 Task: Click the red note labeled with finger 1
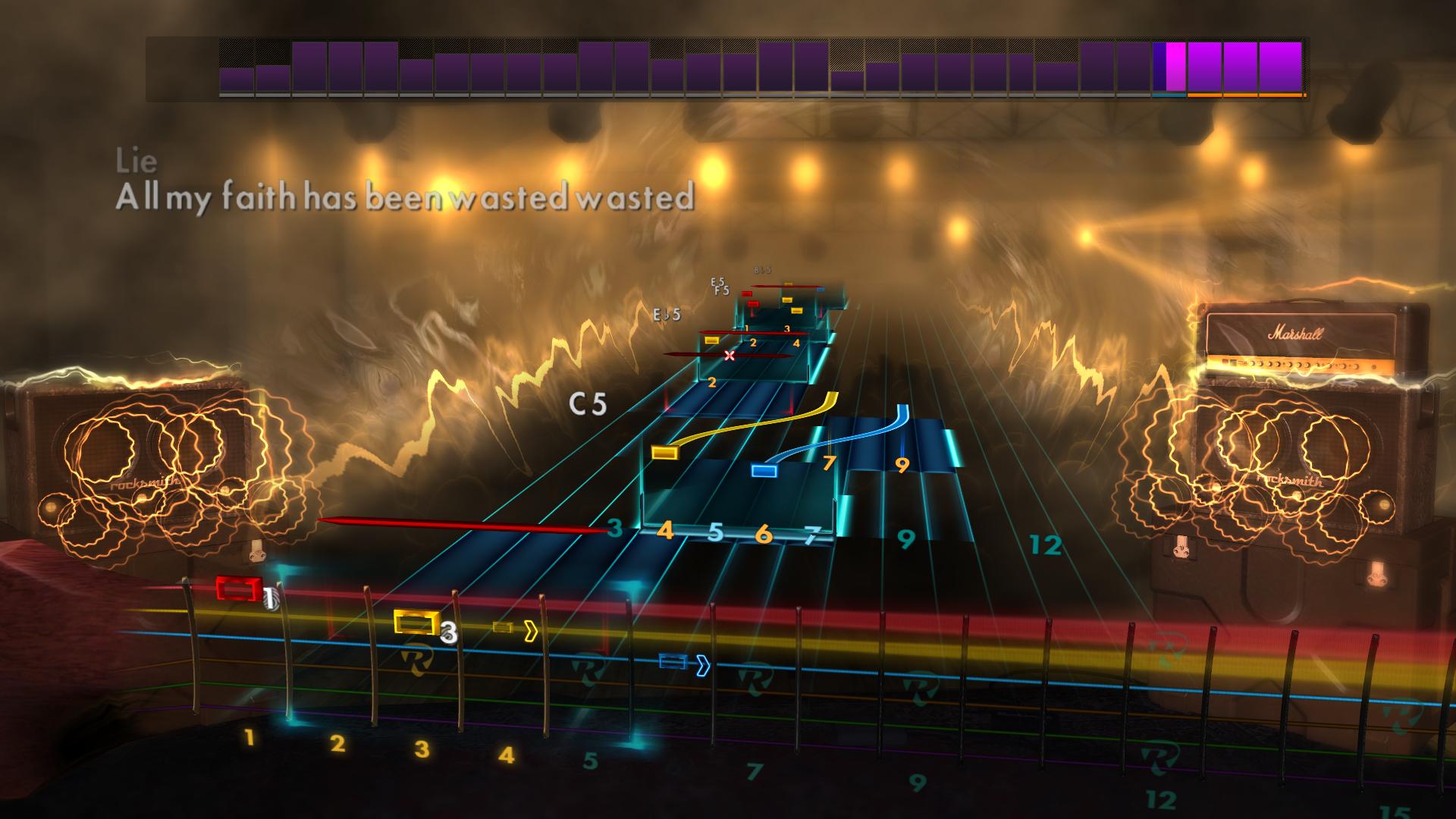tap(239, 588)
